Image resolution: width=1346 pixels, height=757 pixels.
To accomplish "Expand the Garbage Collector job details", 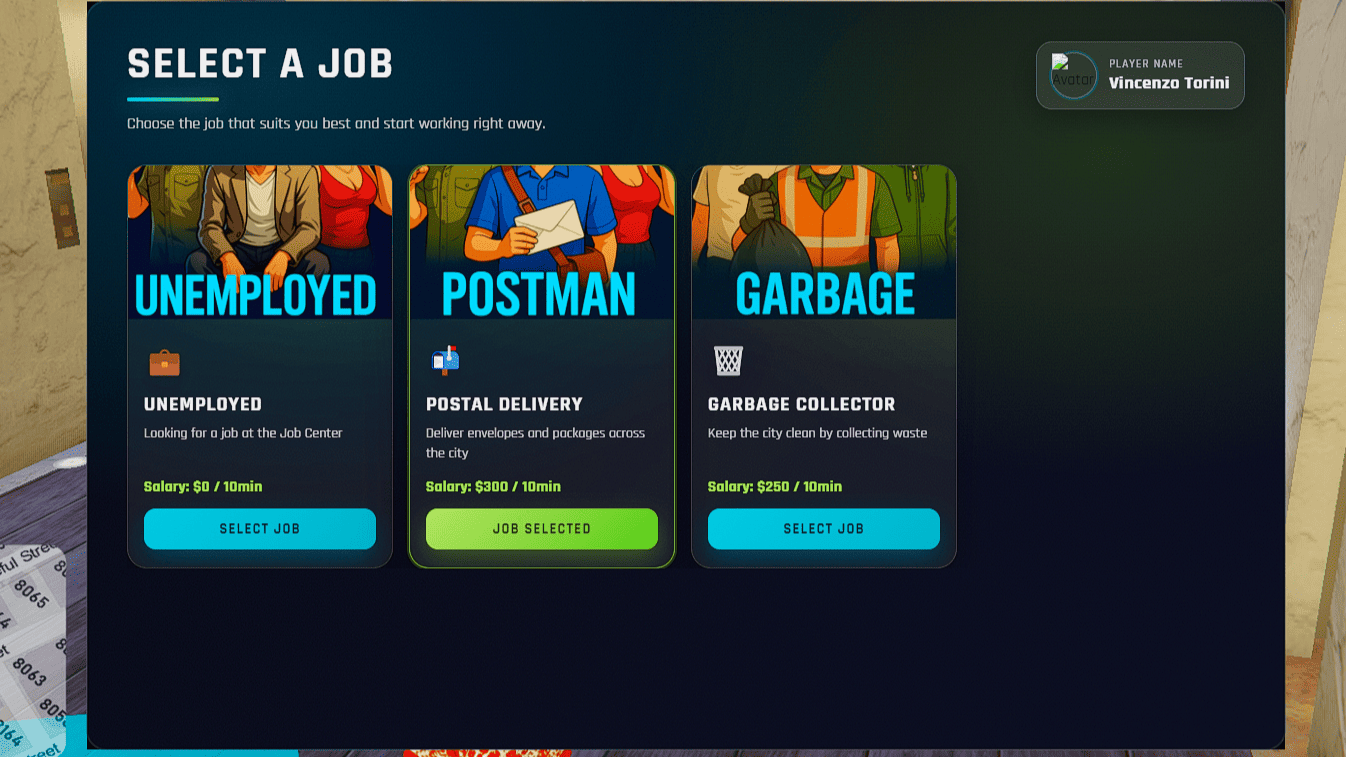I will pyautogui.click(x=818, y=433).
